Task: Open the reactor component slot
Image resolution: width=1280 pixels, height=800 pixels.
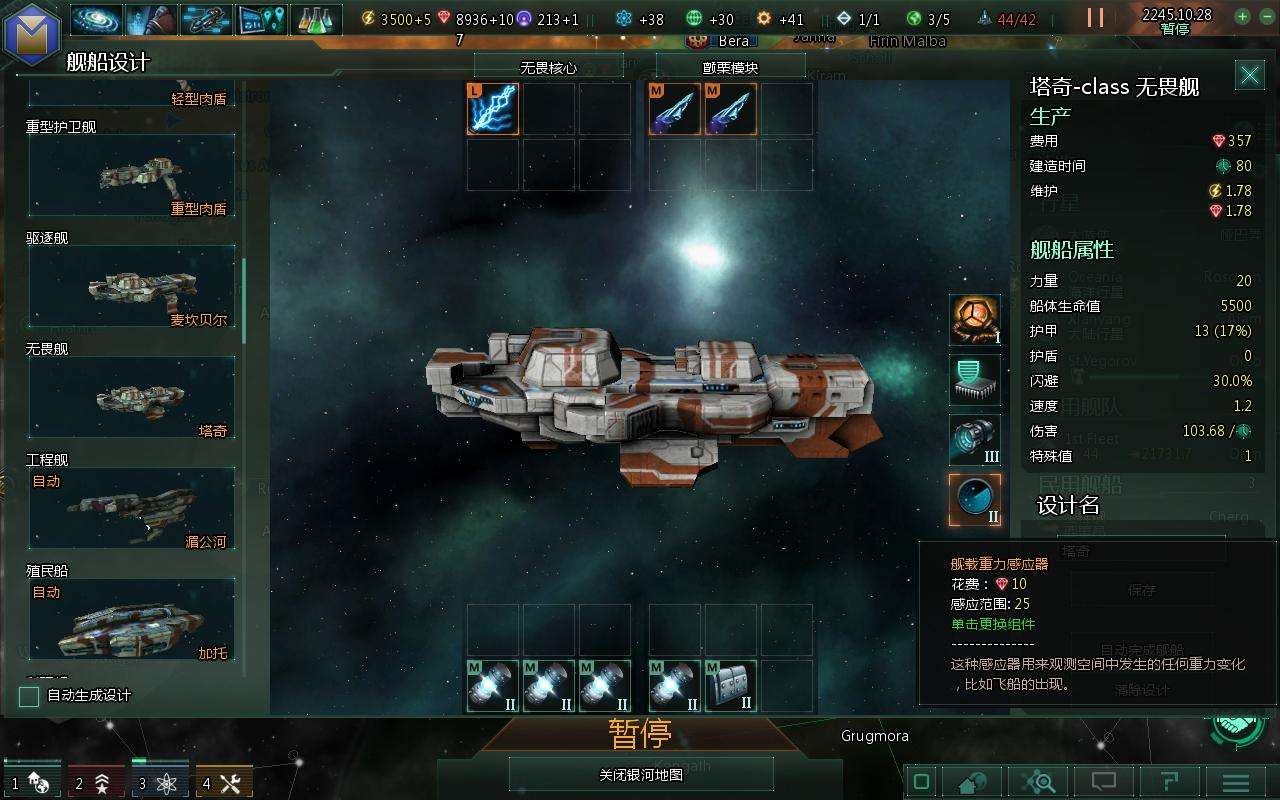Action: pyautogui.click(x=975, y=320)
